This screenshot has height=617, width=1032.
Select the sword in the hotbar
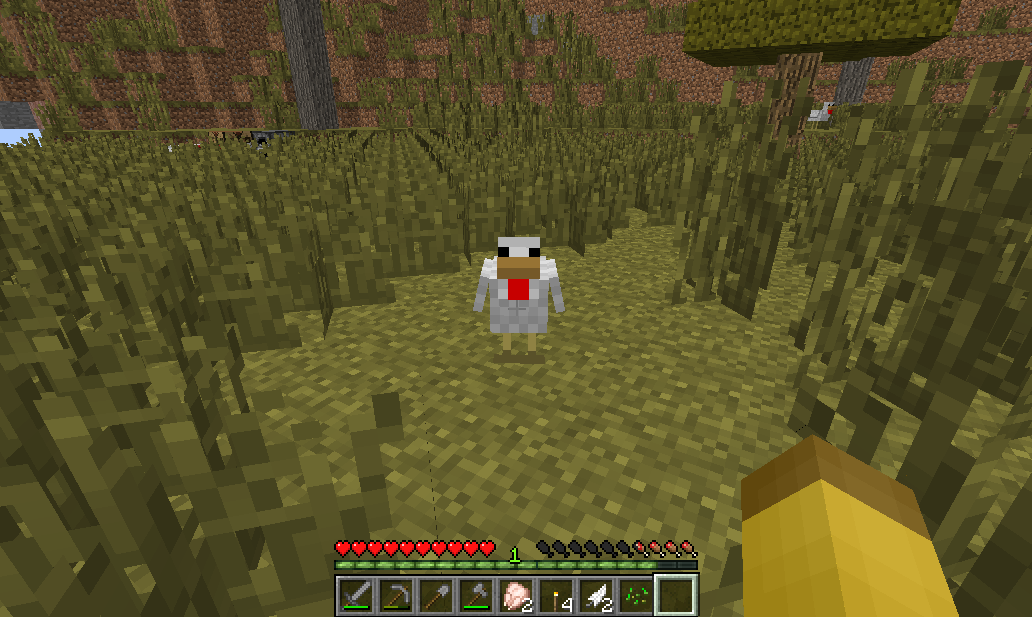click(x=355, y=596)
